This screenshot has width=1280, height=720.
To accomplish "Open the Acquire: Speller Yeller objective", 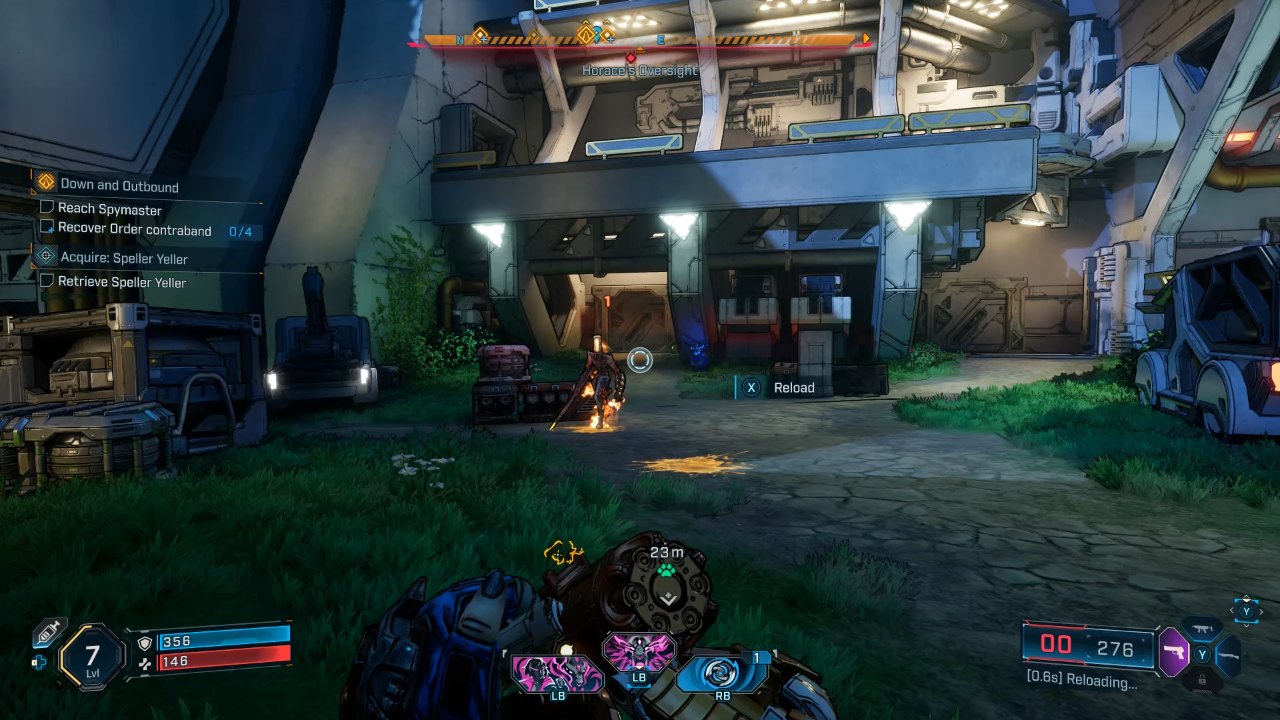I will coord(123,258).
